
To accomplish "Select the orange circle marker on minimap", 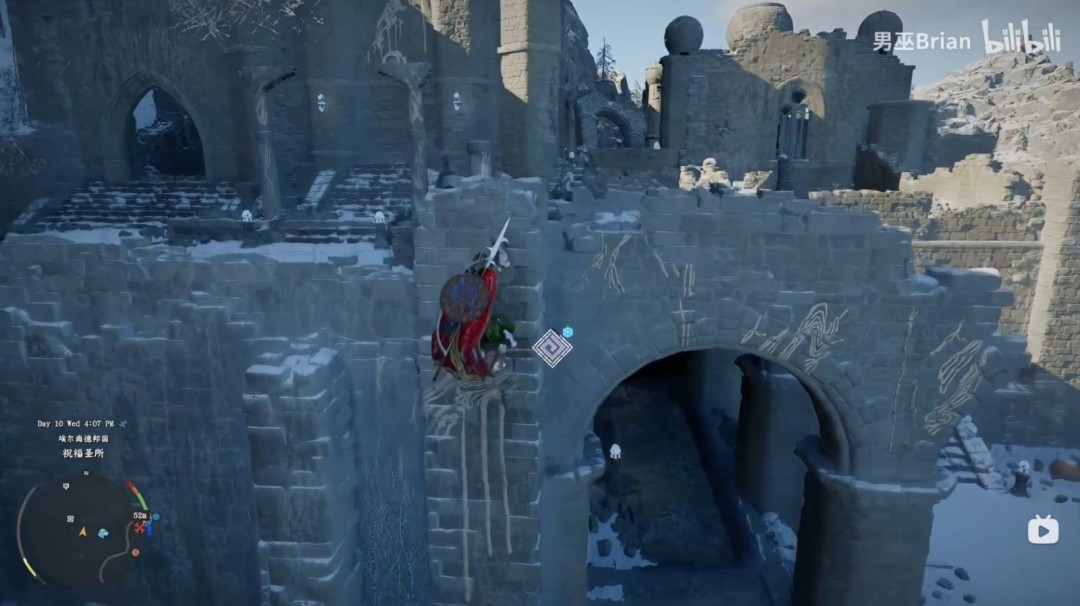I will (135, 551).
